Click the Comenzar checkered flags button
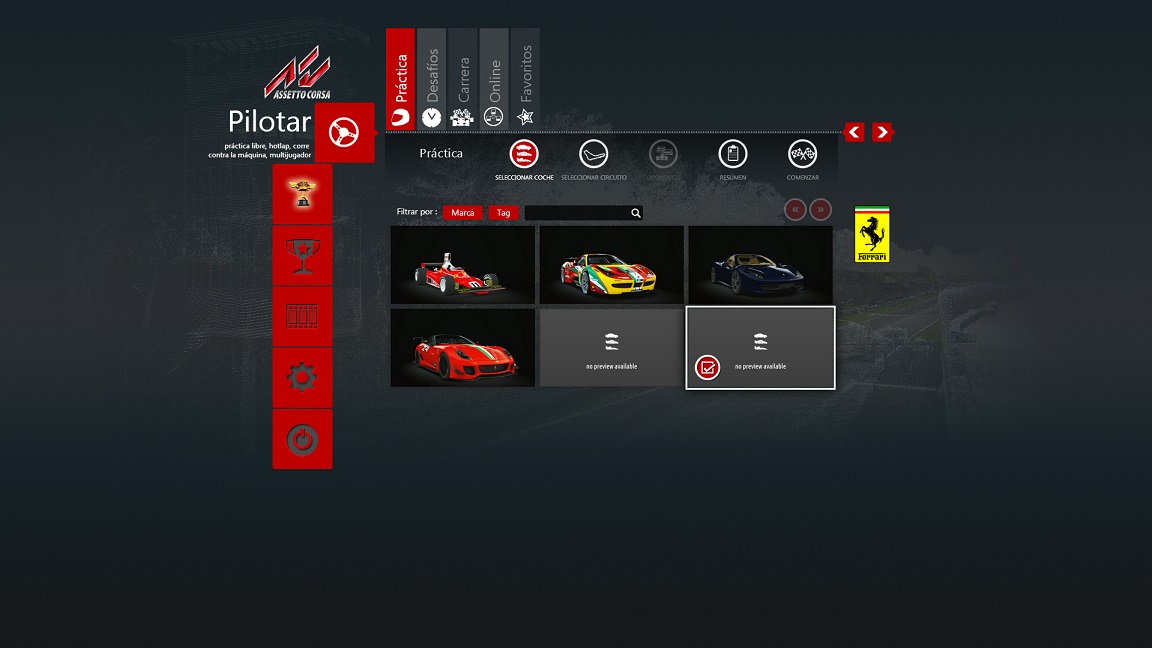Screen dimensions: 1152x648 (802, 155)
